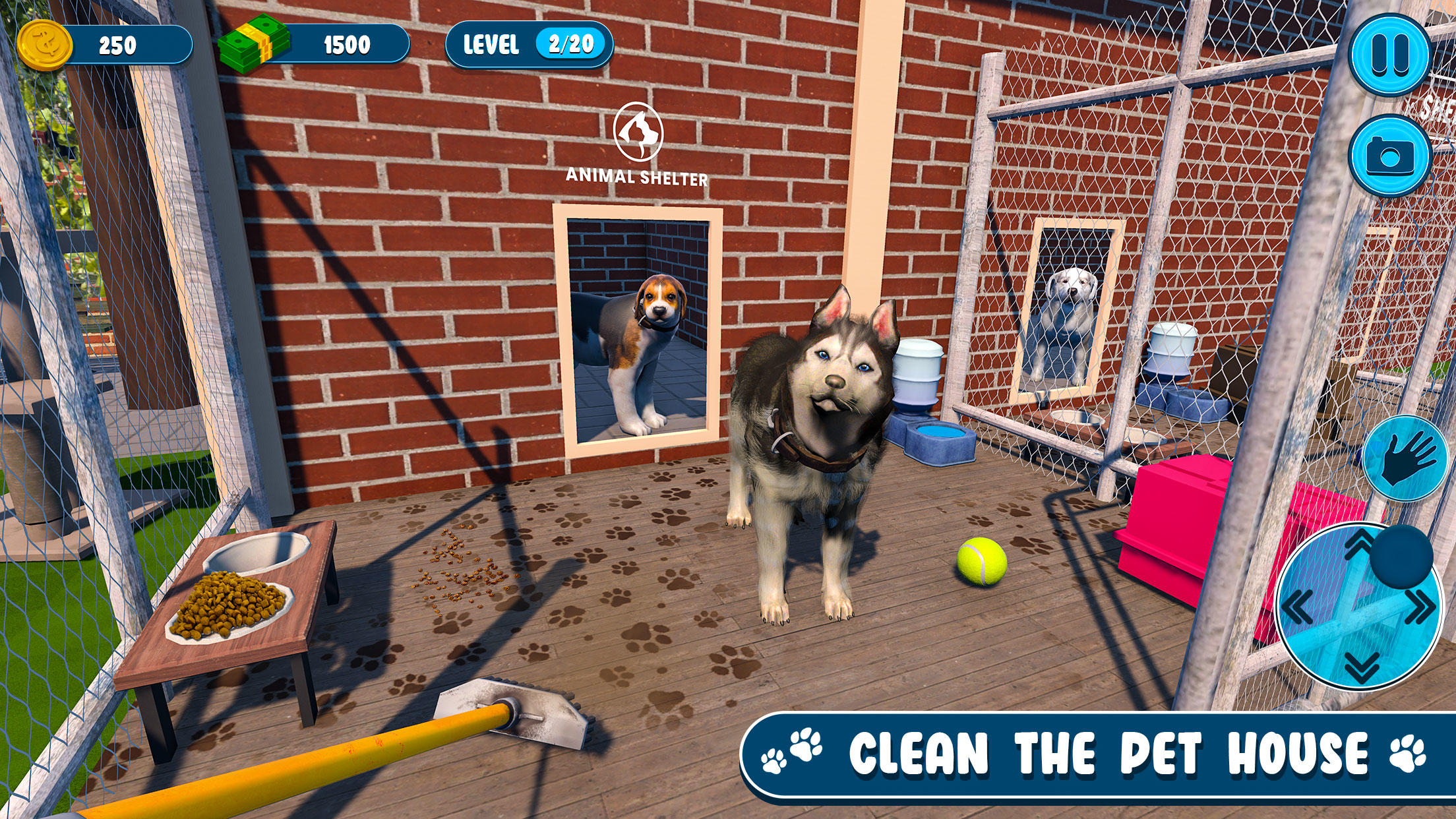
Task: Click the animal shelter dog logo
Action: (638, 131)
